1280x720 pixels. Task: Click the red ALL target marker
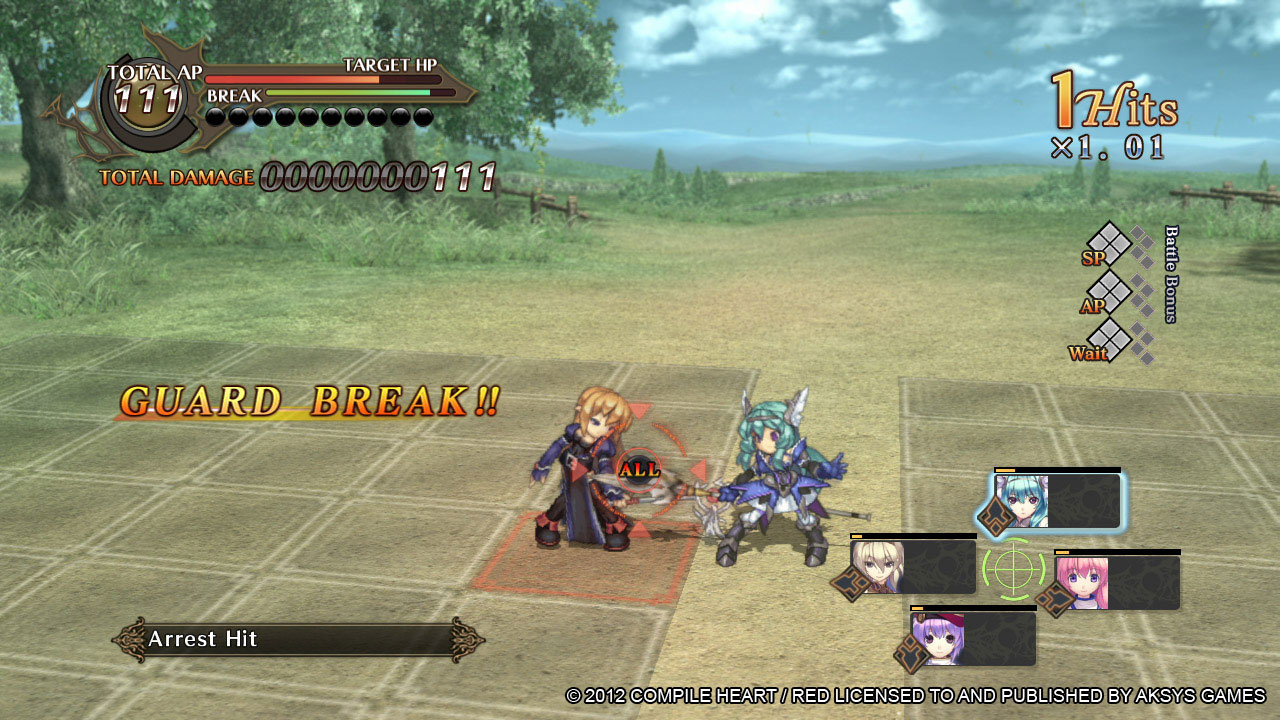639,469
